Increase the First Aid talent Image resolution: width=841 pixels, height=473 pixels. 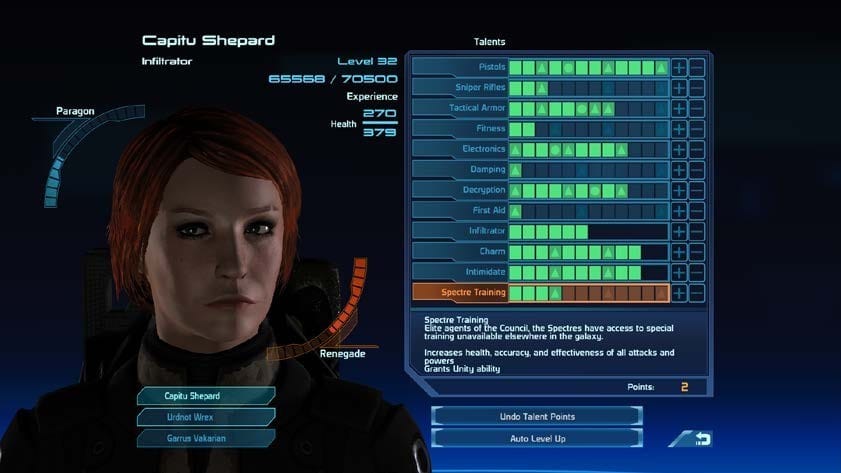pyautogui.click(x=679, y=211)
